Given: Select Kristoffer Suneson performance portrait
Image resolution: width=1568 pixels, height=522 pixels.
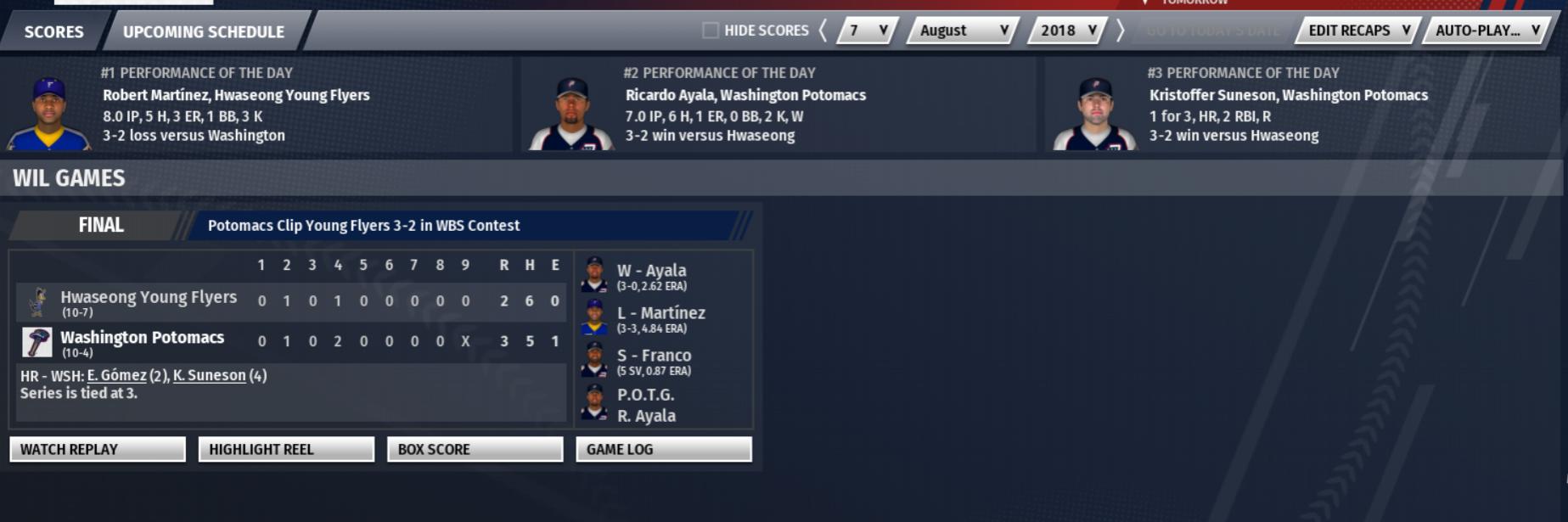Looking at the screenshot, I should [1095, 113].
